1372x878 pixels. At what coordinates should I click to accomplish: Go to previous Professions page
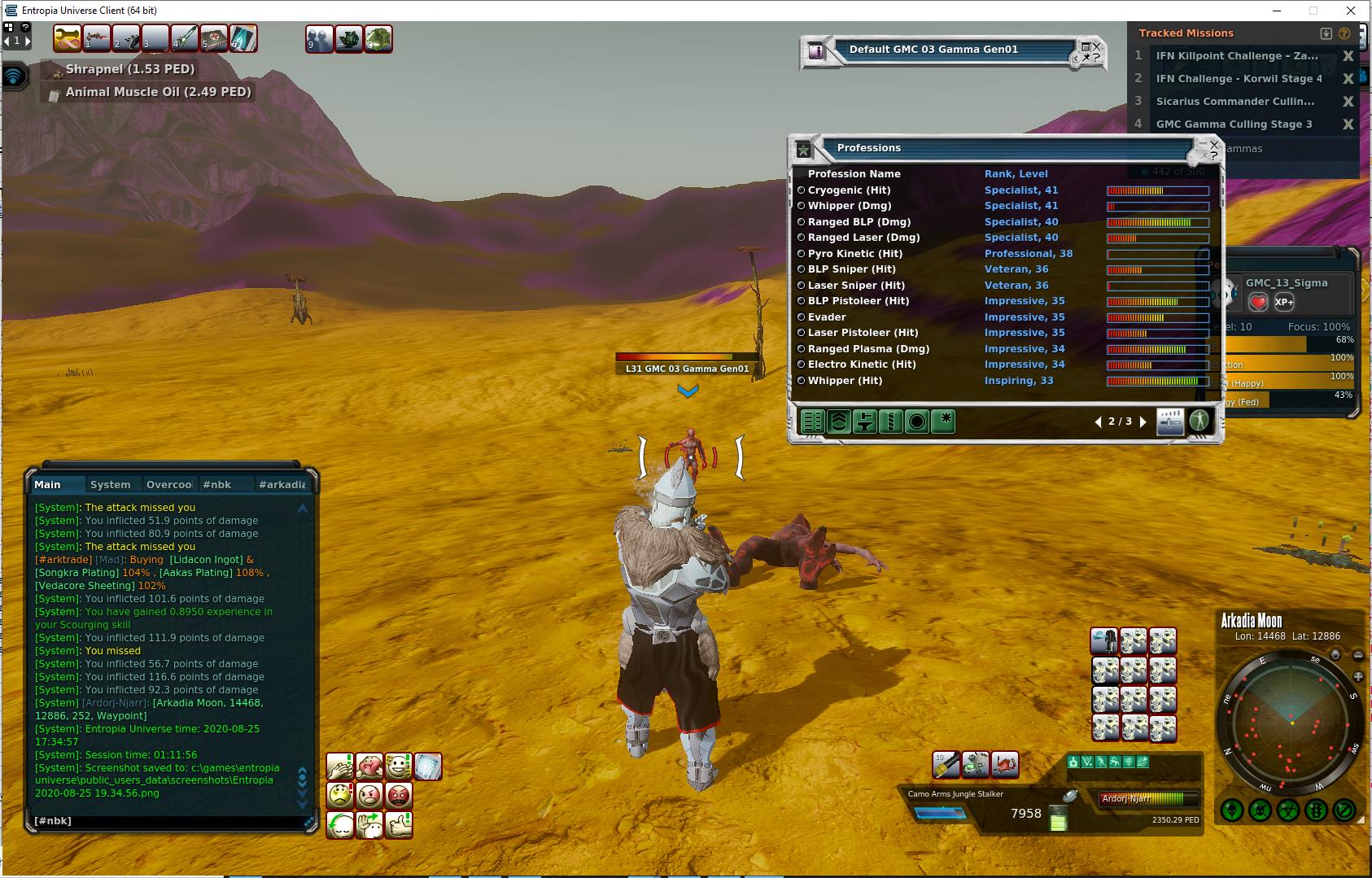(1099, 422)
